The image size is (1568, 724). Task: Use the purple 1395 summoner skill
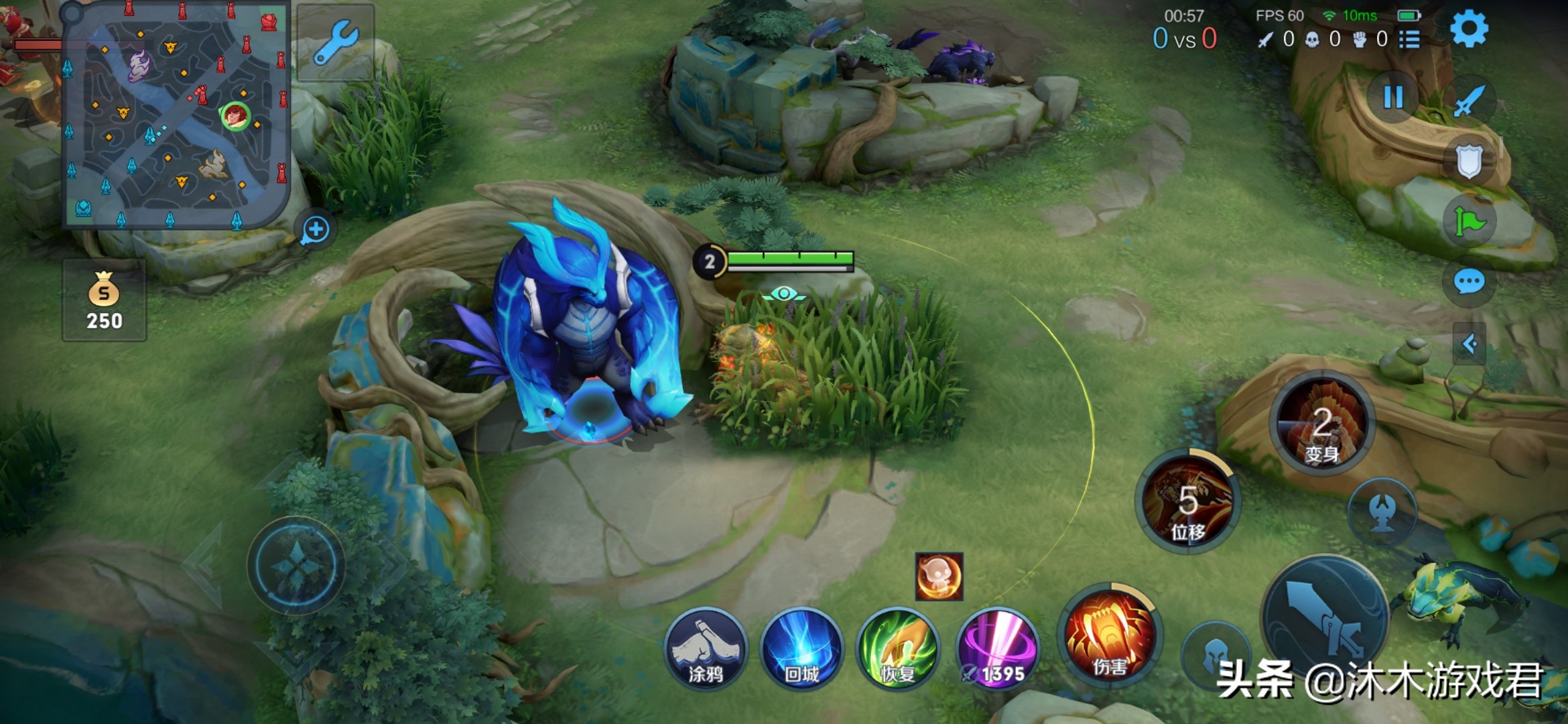coord(997,649)
